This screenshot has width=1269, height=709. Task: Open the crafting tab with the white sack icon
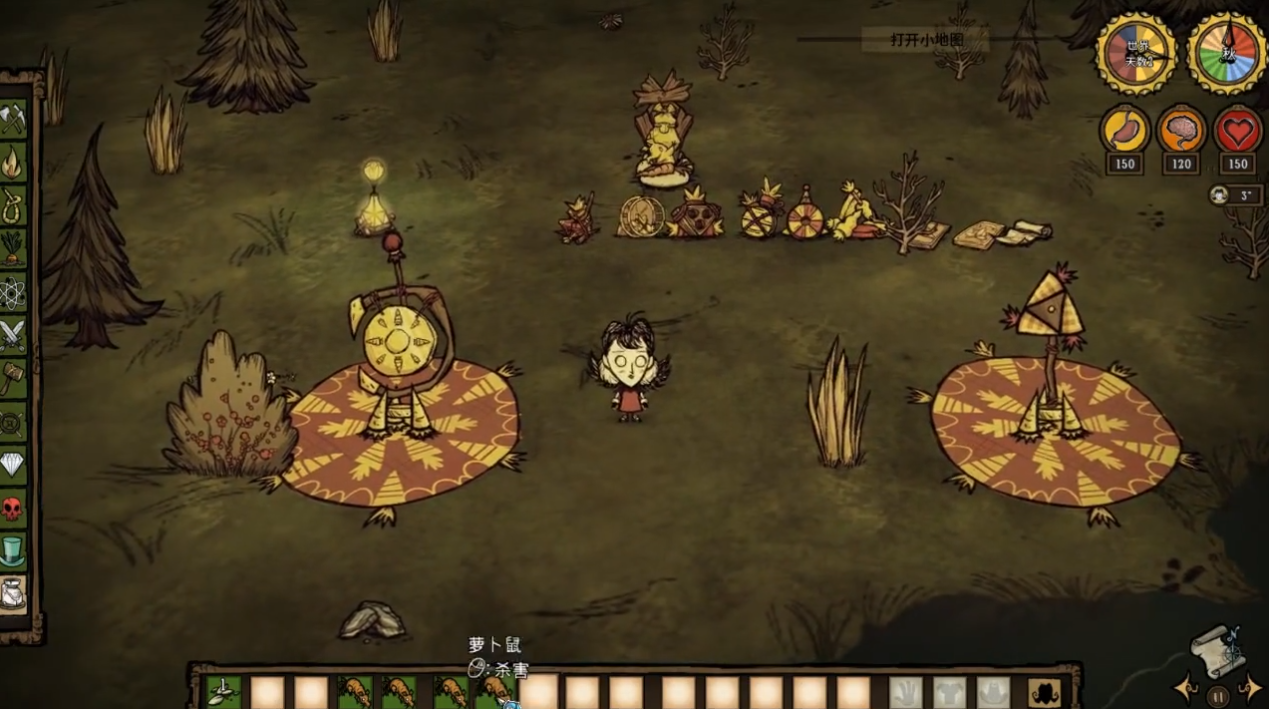[x=13, y=594]
